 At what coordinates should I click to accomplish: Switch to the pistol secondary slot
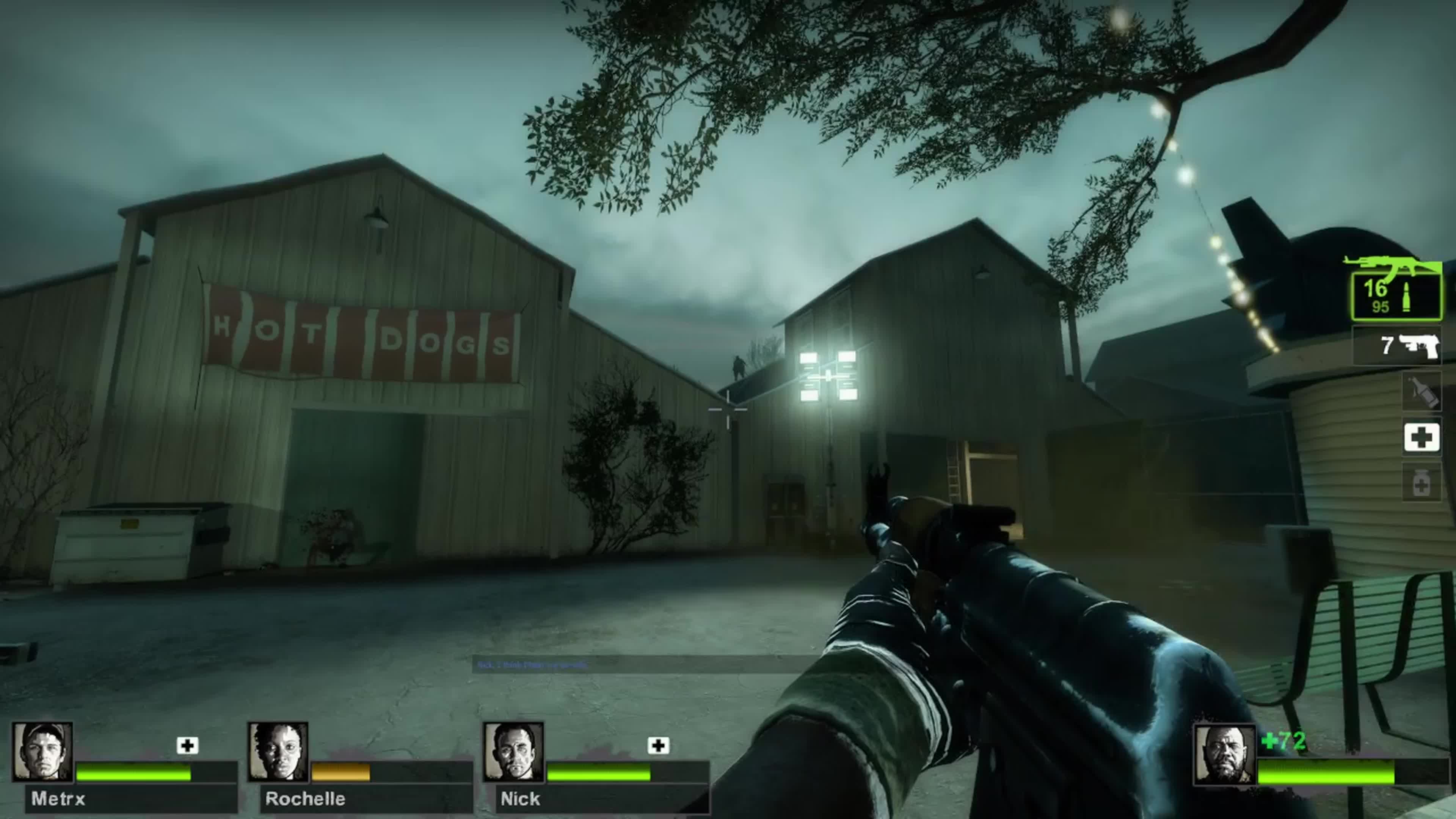1396,345
